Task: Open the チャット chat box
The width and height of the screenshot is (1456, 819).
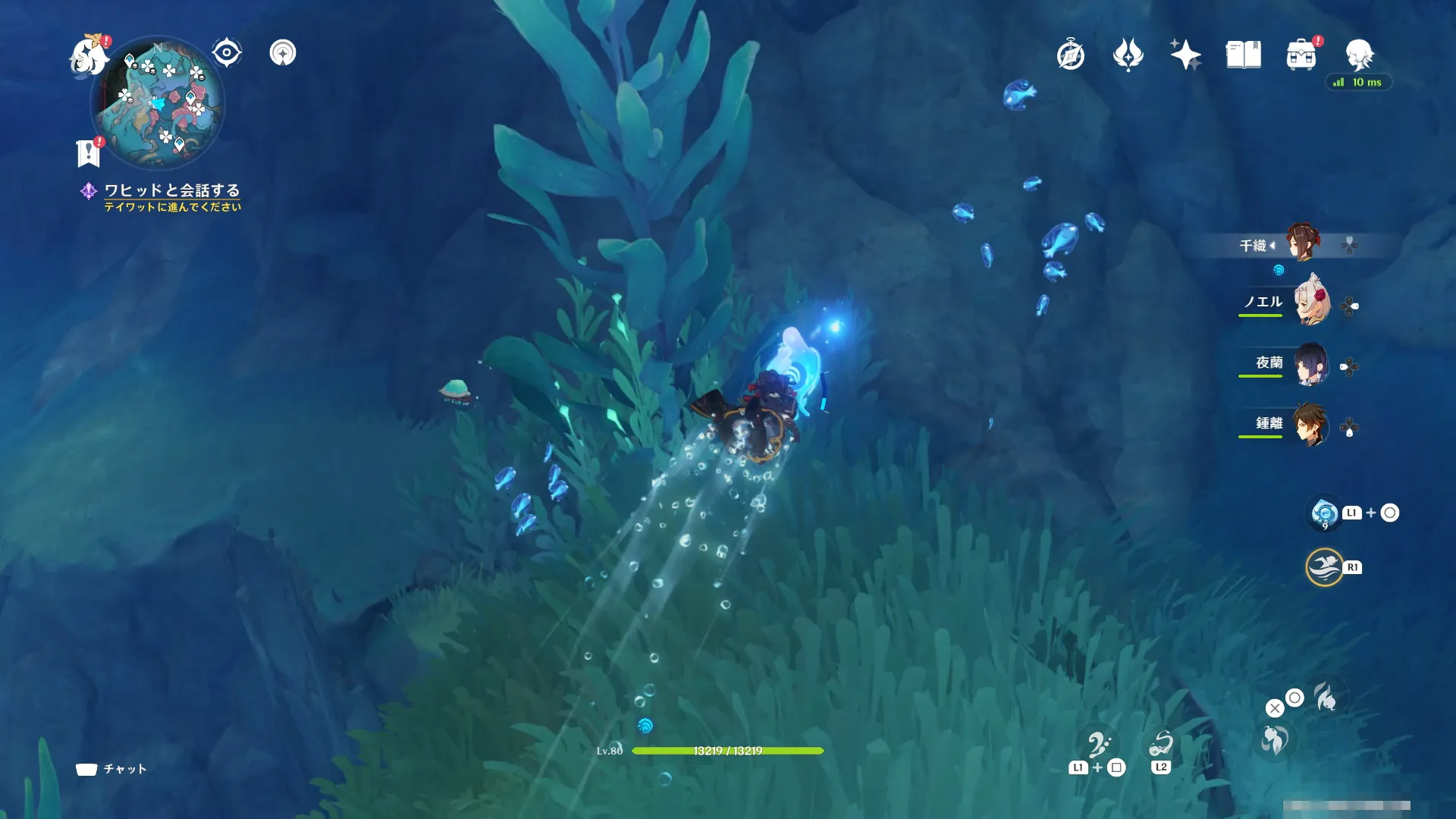Action: [111, 769]
